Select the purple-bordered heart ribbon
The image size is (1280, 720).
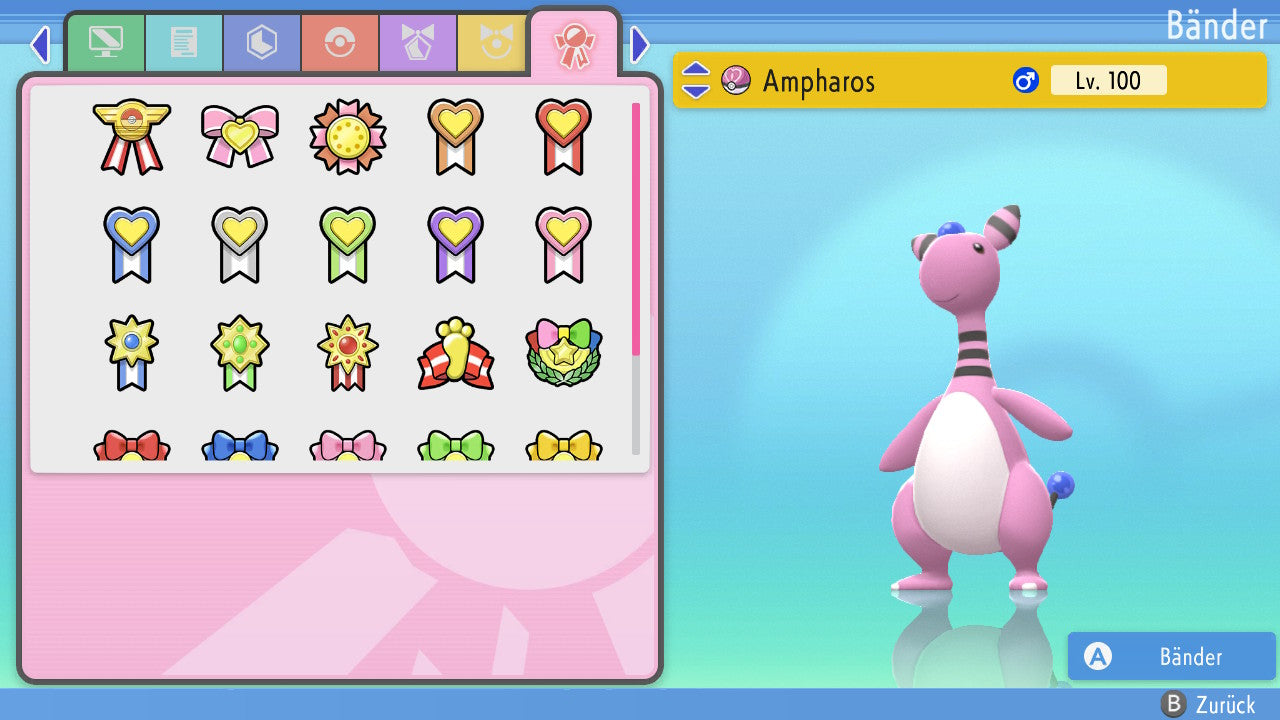(456, 244)
